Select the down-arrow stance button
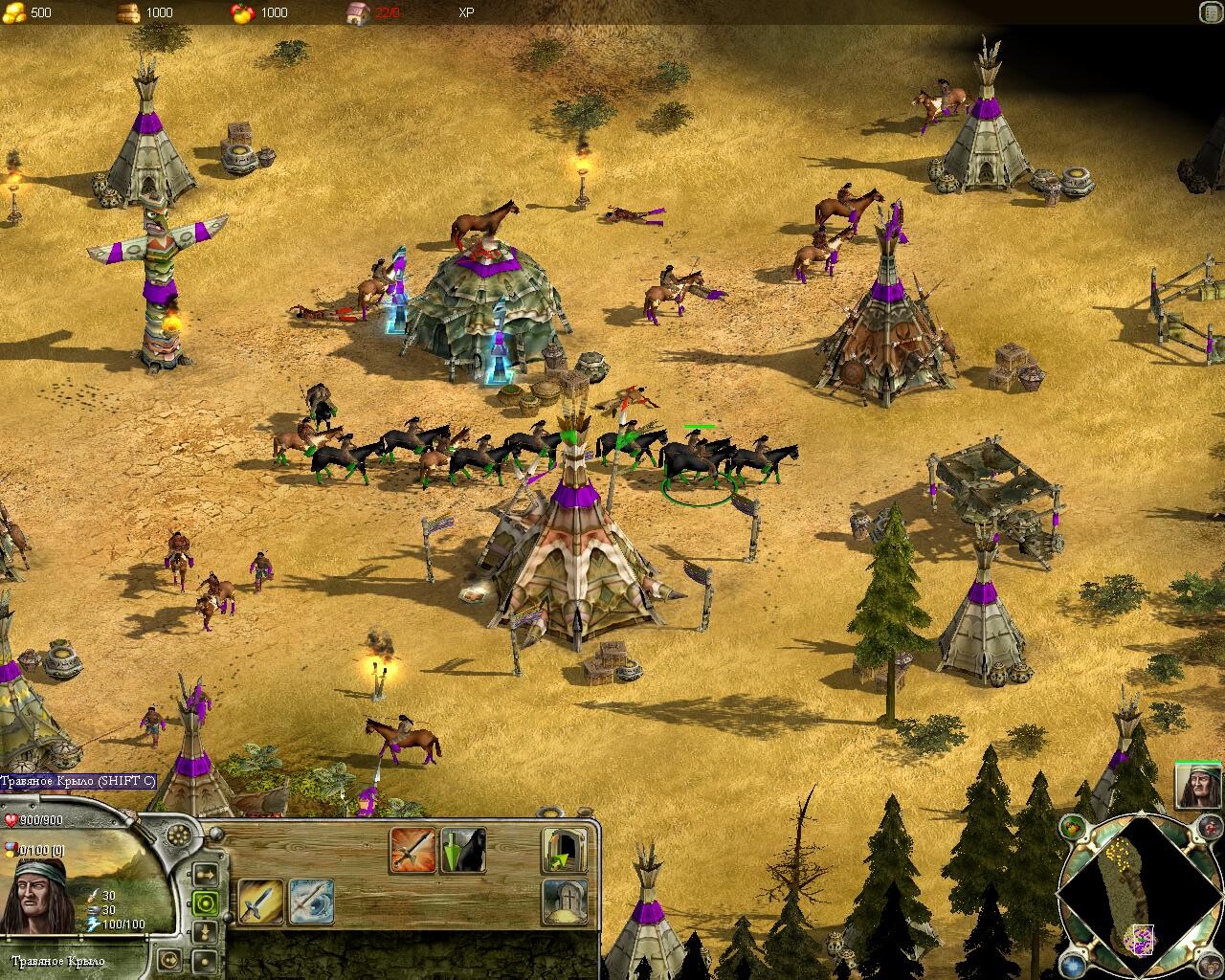The height and width of the screenshot is (980, 1225). click(205, 930)
